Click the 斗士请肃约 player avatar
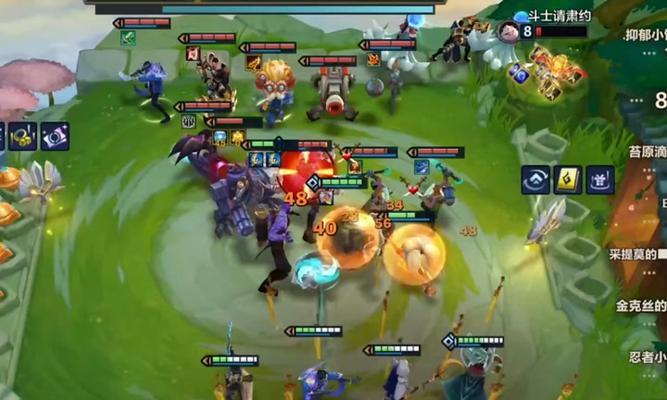 click(508, 31)
